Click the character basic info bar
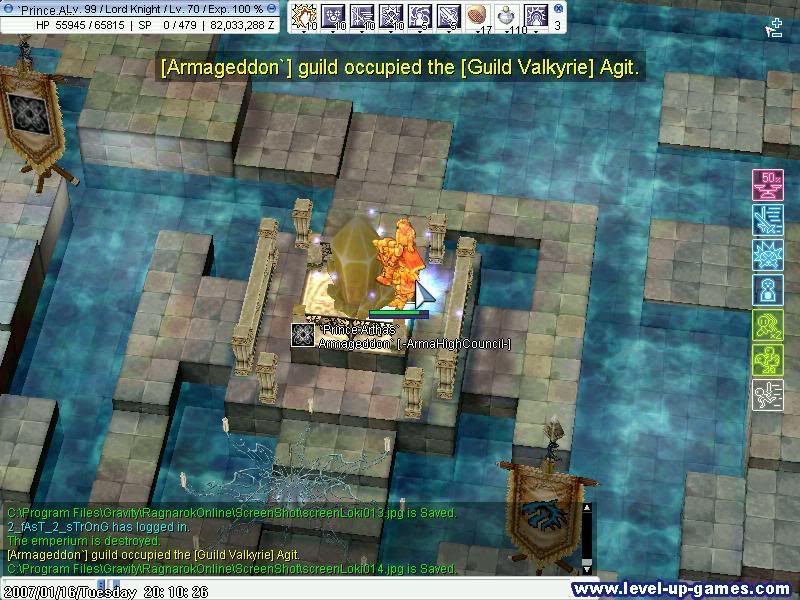This screenshot has width=800, height=600. coord(138,15)
